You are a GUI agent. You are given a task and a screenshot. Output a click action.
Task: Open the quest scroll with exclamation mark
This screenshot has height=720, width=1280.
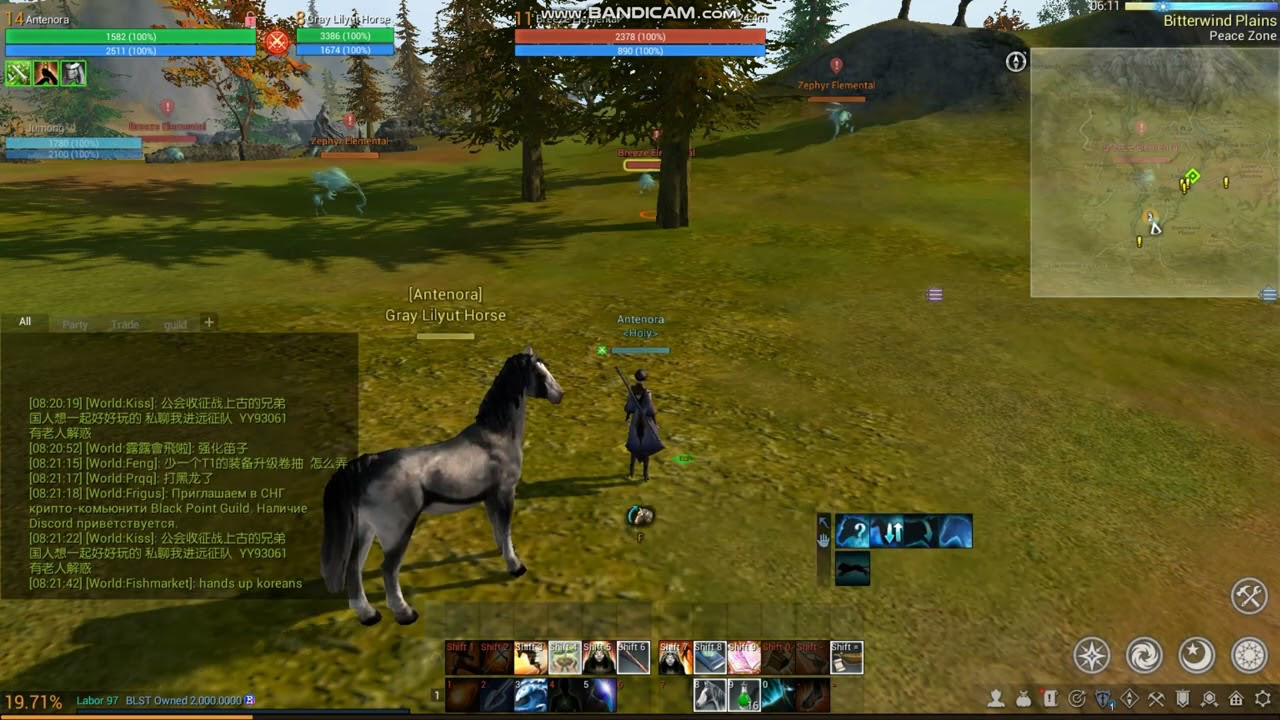(x=1050, y=699)
